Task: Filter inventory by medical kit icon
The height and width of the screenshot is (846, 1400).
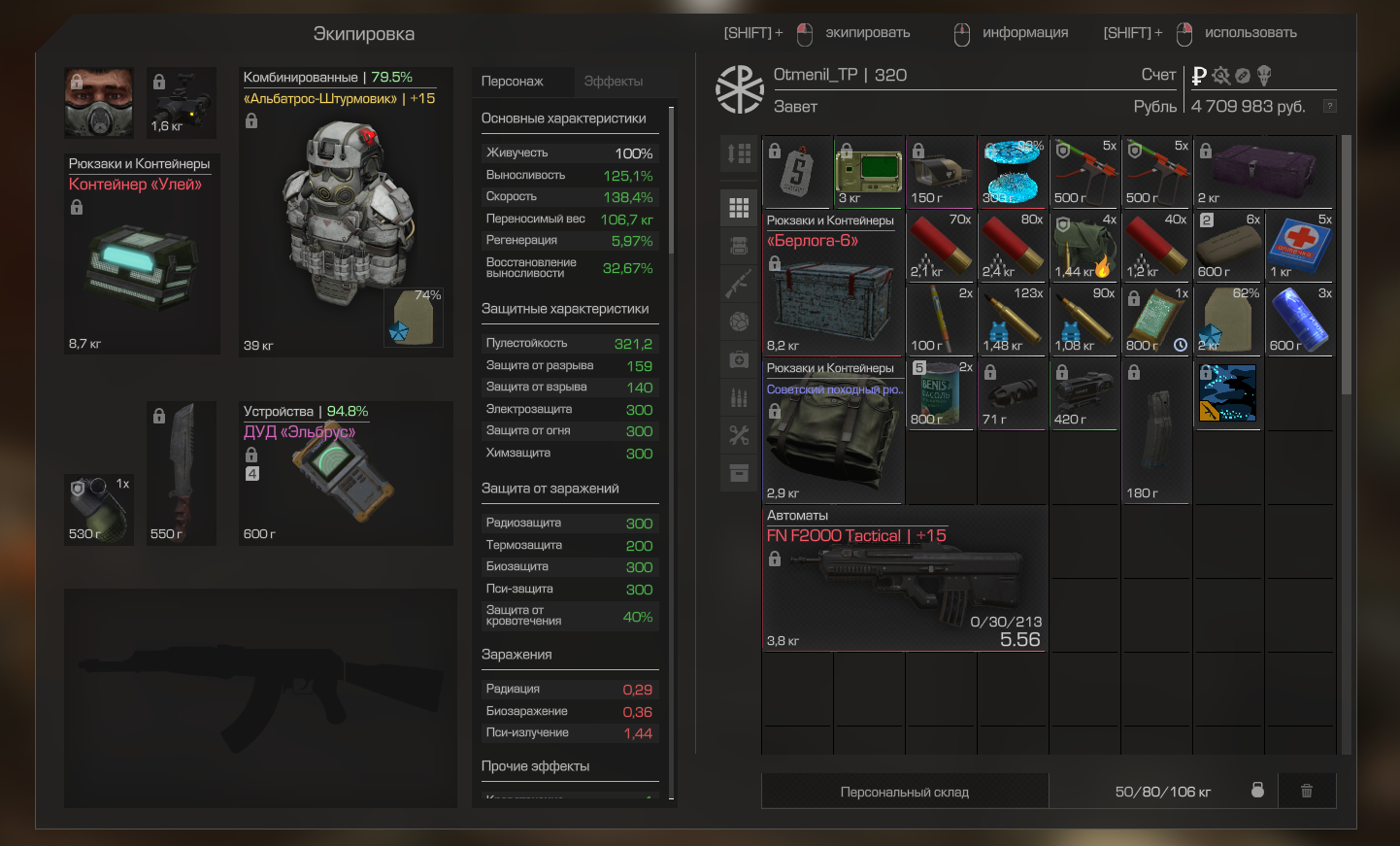Action: click(x=739, y=359)
